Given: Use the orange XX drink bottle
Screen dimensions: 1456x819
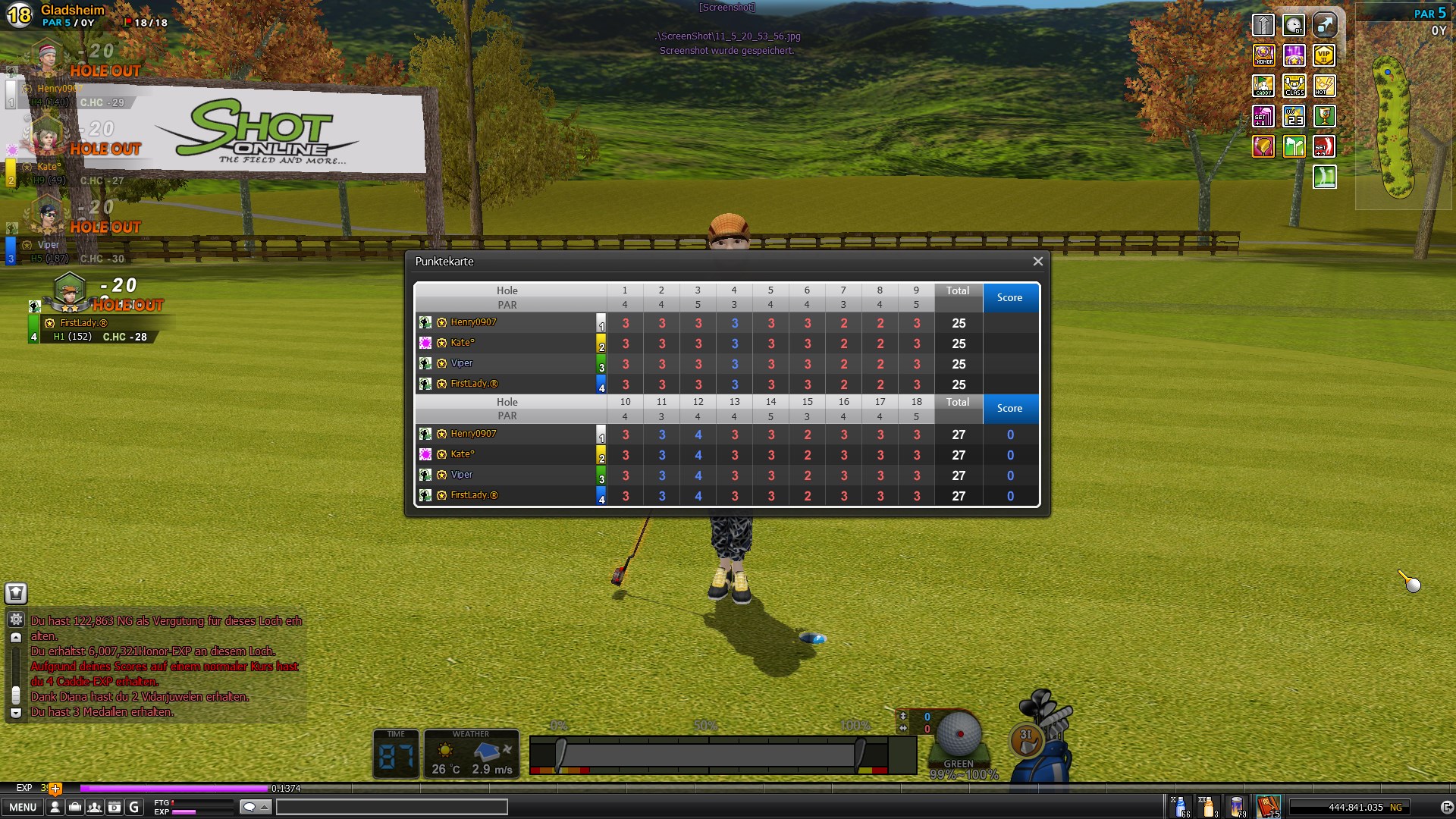Looking at the screenshot, I should pyautogui.click(x=1209, y=807).
